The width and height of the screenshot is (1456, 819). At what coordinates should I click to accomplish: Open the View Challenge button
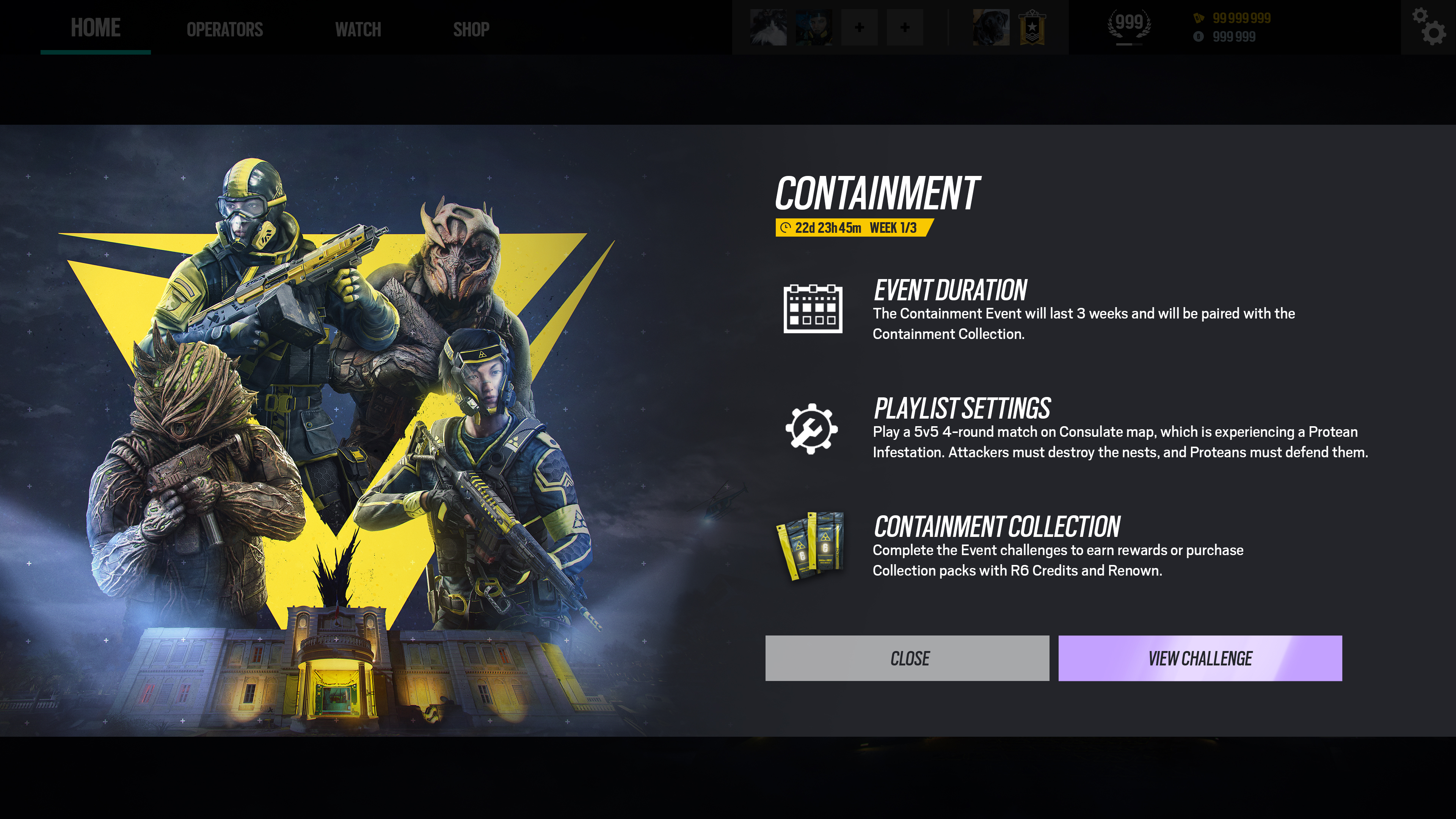coord(1199,658)
